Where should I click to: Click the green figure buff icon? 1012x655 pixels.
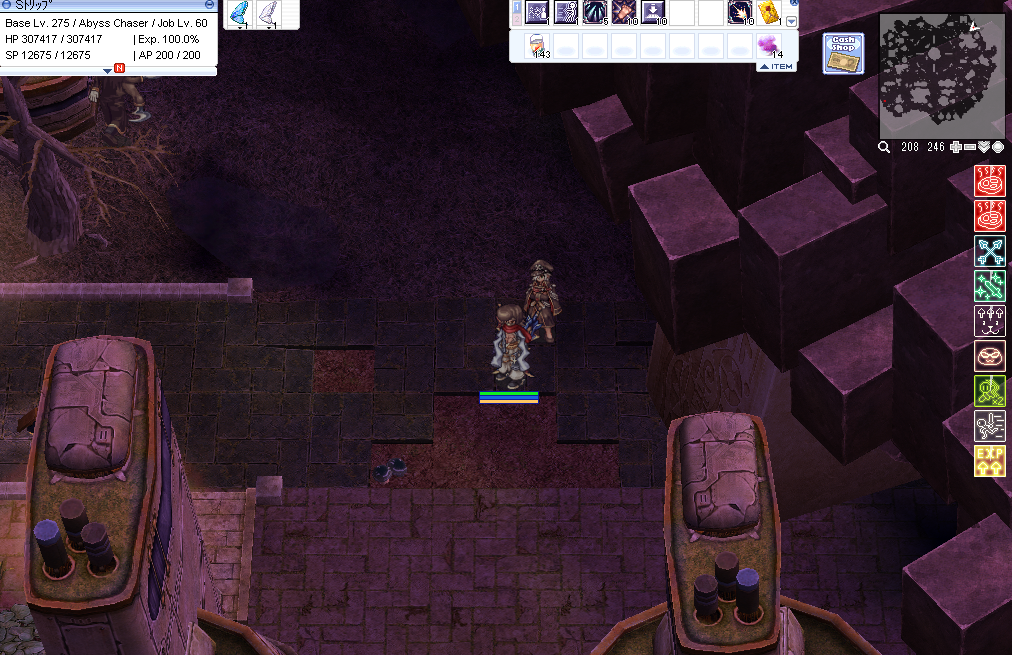[x=990, y=391]
